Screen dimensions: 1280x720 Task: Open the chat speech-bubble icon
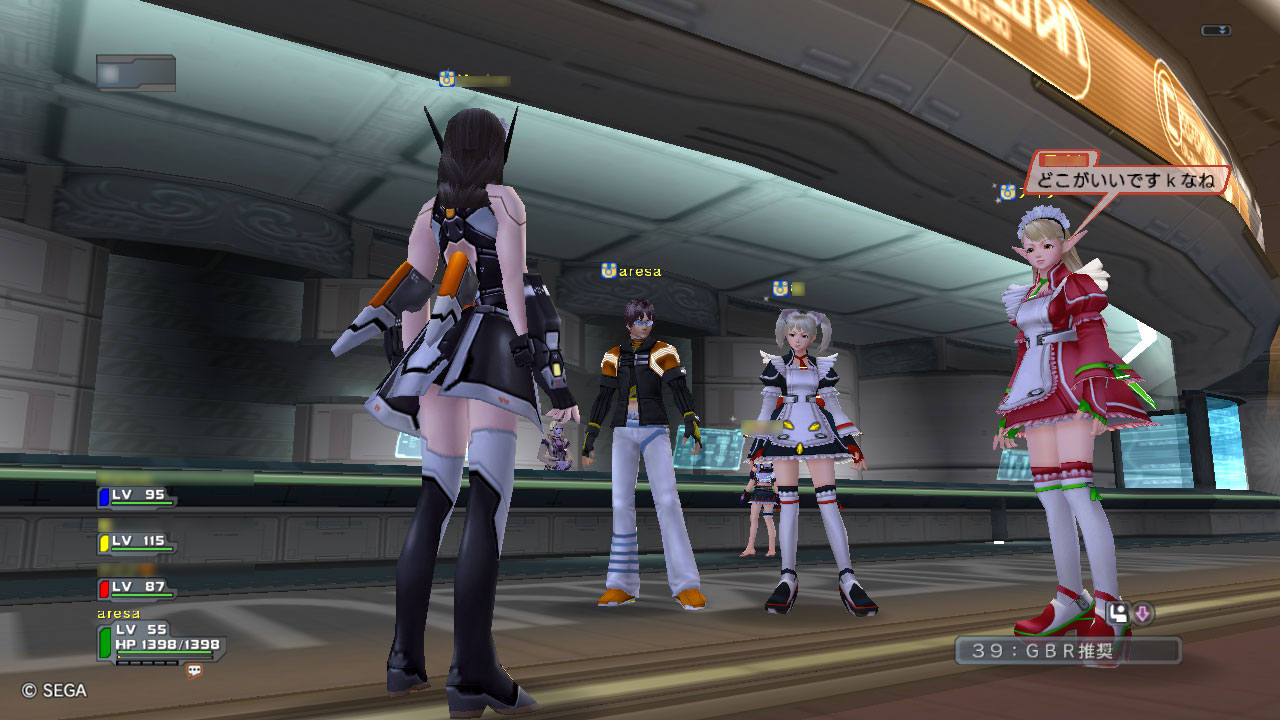pyautogui.click(x=195, y=672)
